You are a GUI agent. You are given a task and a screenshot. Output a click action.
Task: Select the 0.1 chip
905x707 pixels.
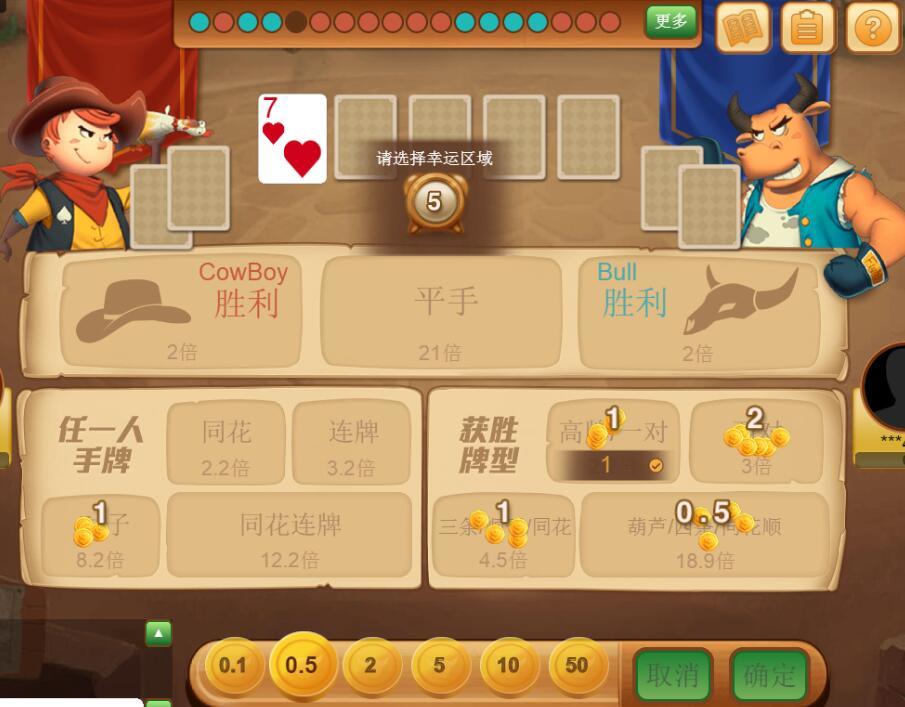233,666
